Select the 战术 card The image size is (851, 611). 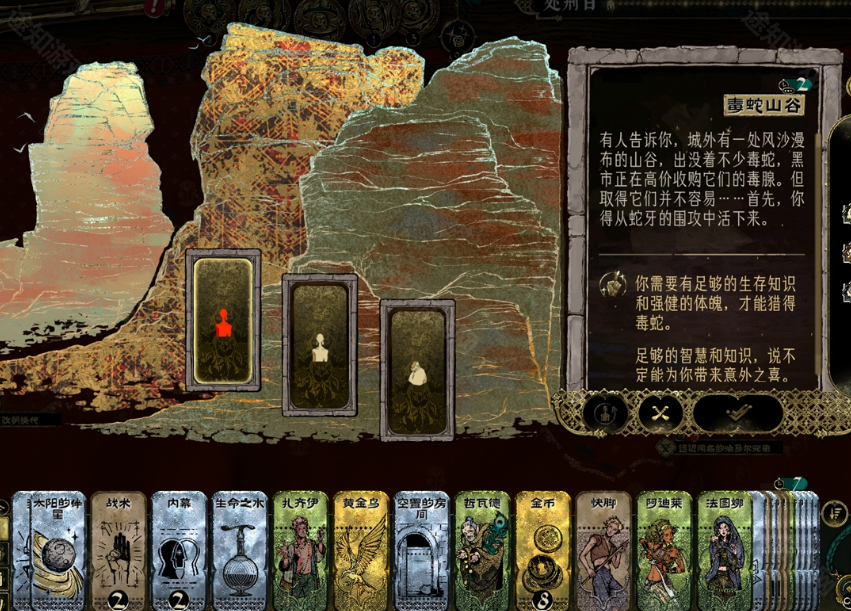(118, 550)
